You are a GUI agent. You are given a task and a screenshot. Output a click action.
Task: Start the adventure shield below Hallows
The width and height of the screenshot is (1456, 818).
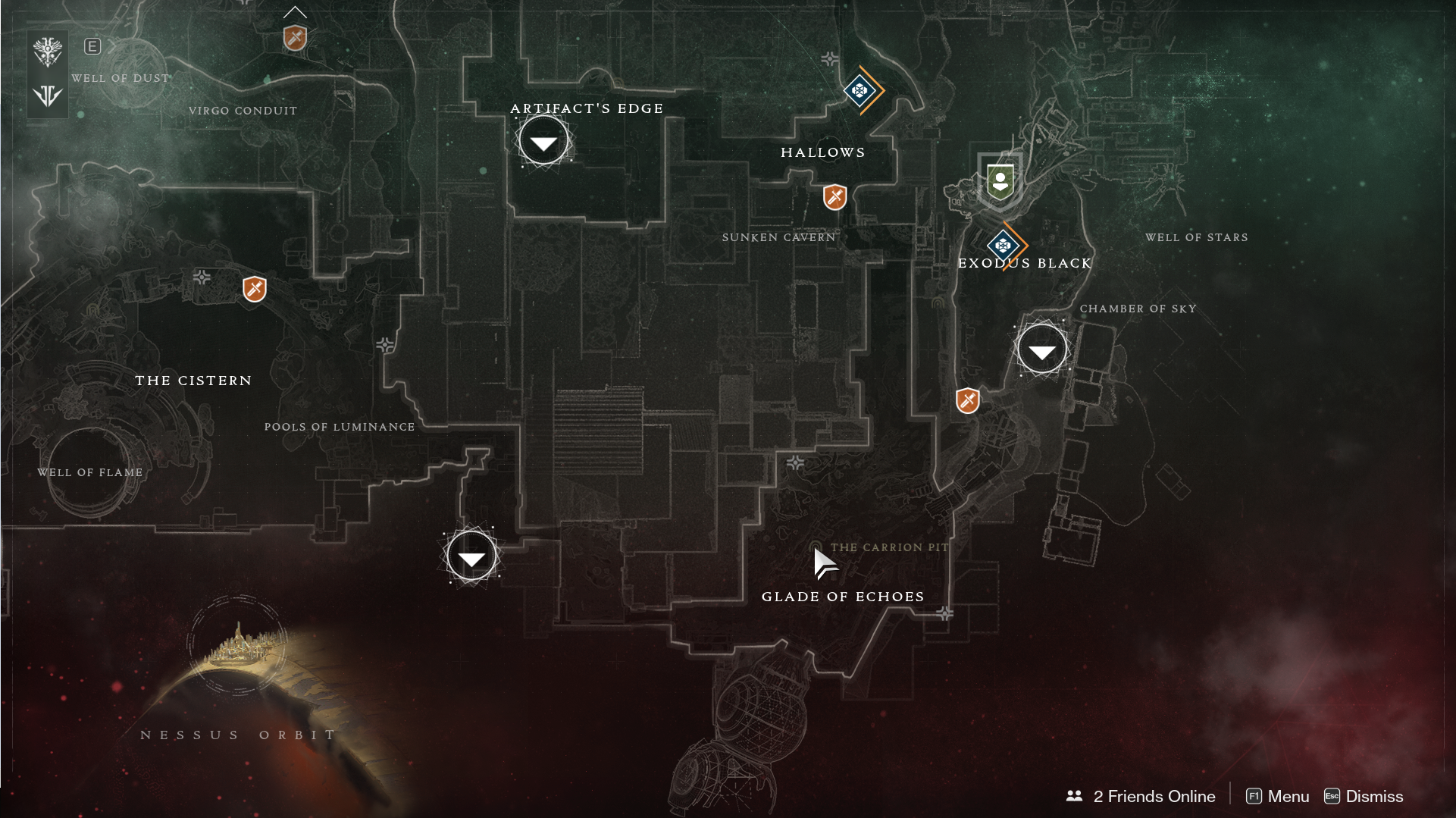(x=834, y=197)
